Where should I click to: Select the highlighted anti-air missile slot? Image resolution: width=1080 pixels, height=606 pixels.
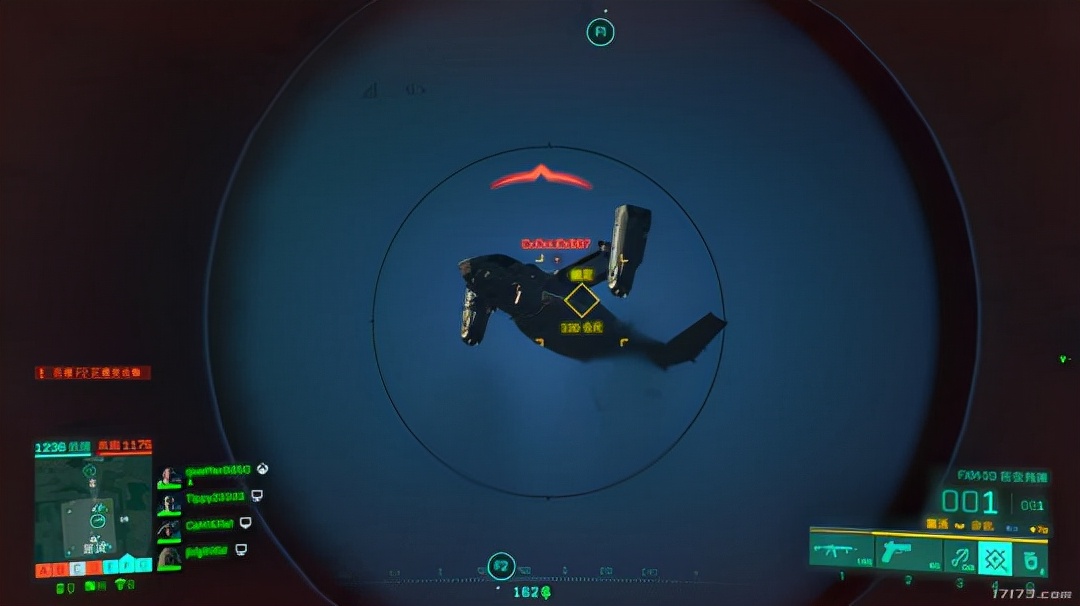point(995,558)
